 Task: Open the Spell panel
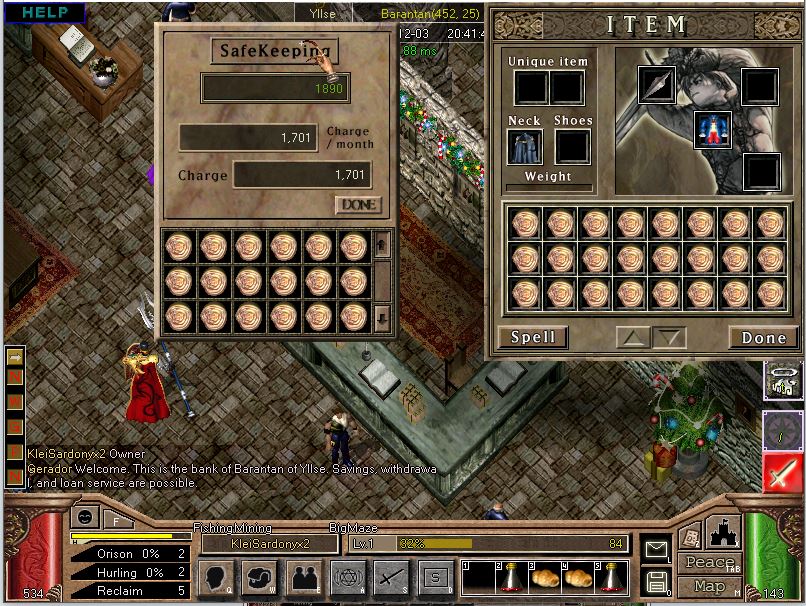(x=533, y=337)
